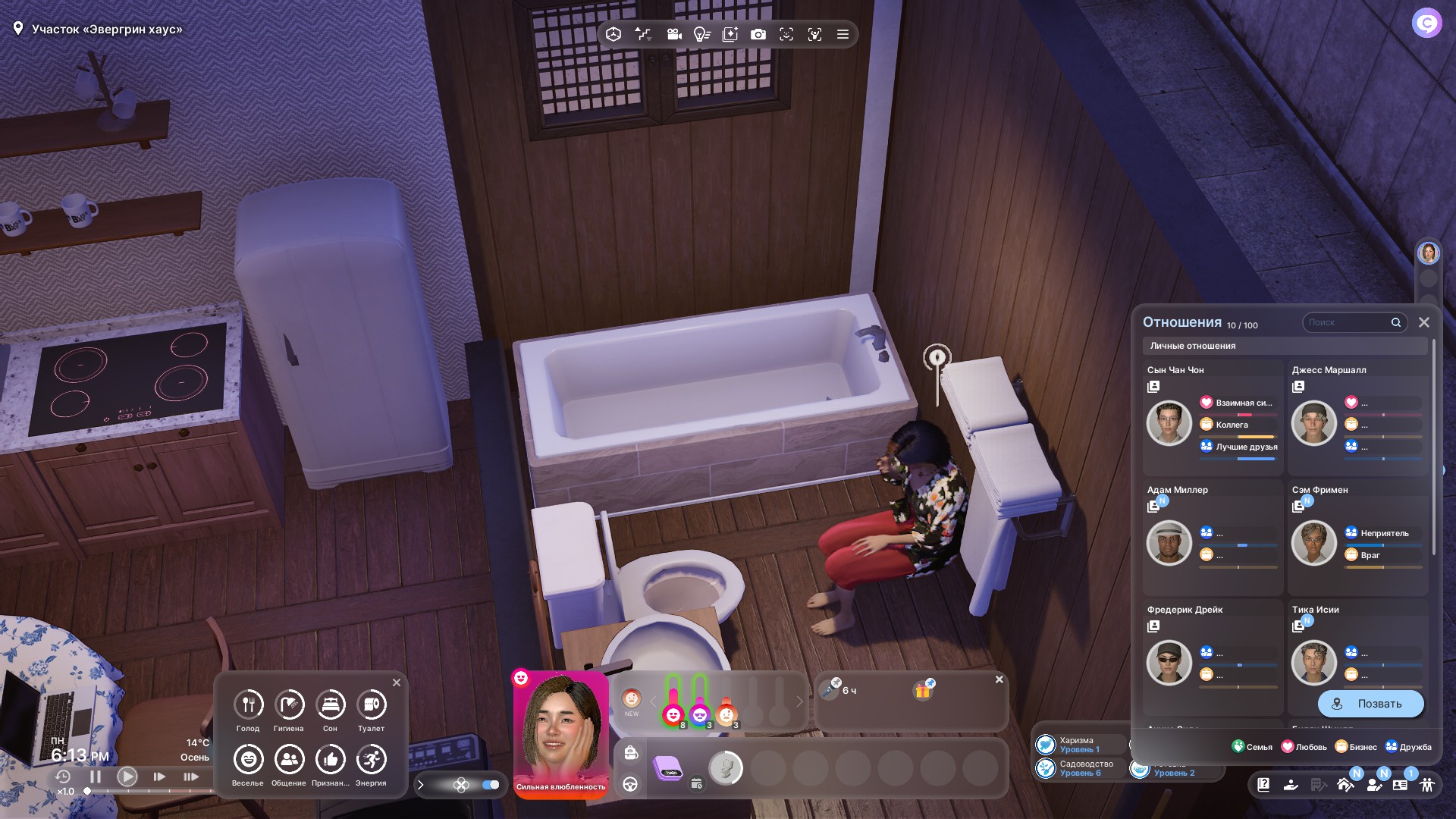Show the Бизнес relationship filter
This screenshot has width=1456, height=819.
(x=1356, y=747)
